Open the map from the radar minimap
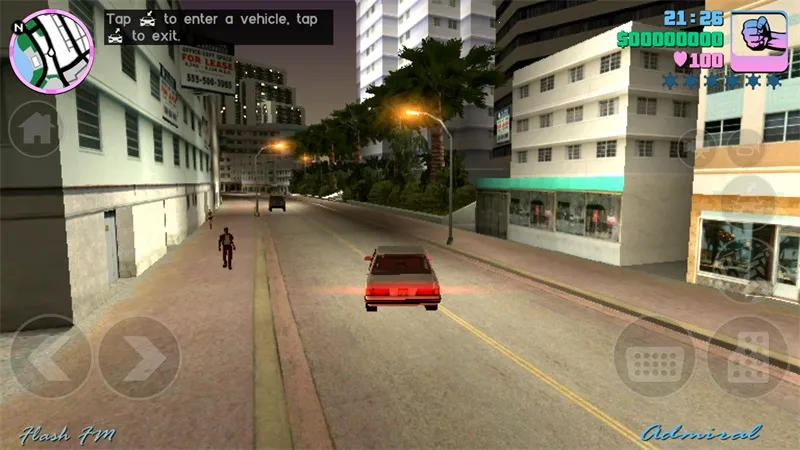 pos(51,52)
